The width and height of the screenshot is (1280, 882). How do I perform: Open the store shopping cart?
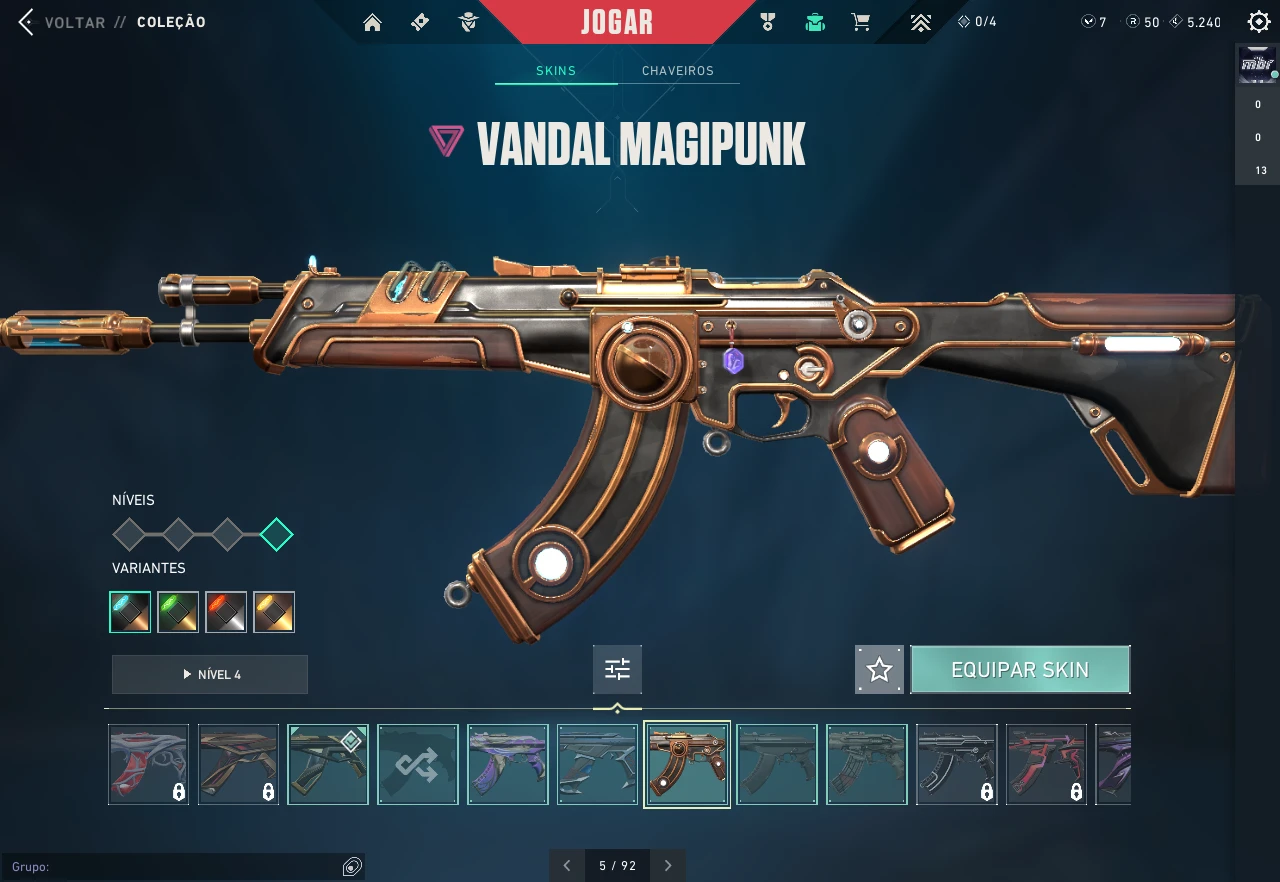[x=860, y=22]
